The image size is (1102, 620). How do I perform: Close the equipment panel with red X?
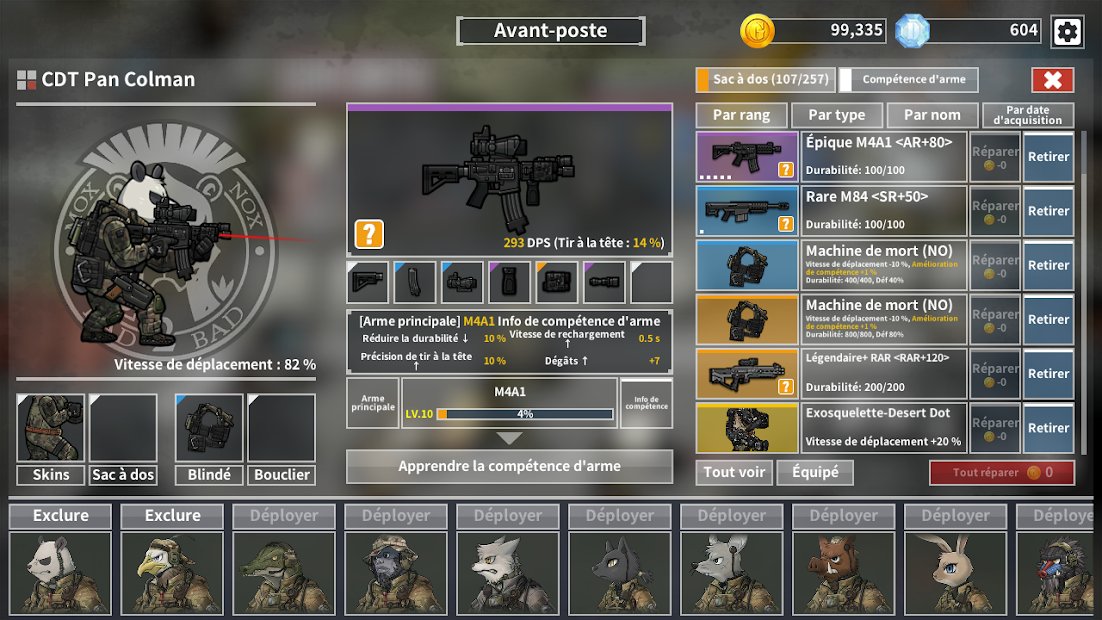click(x=1052, y=80)
